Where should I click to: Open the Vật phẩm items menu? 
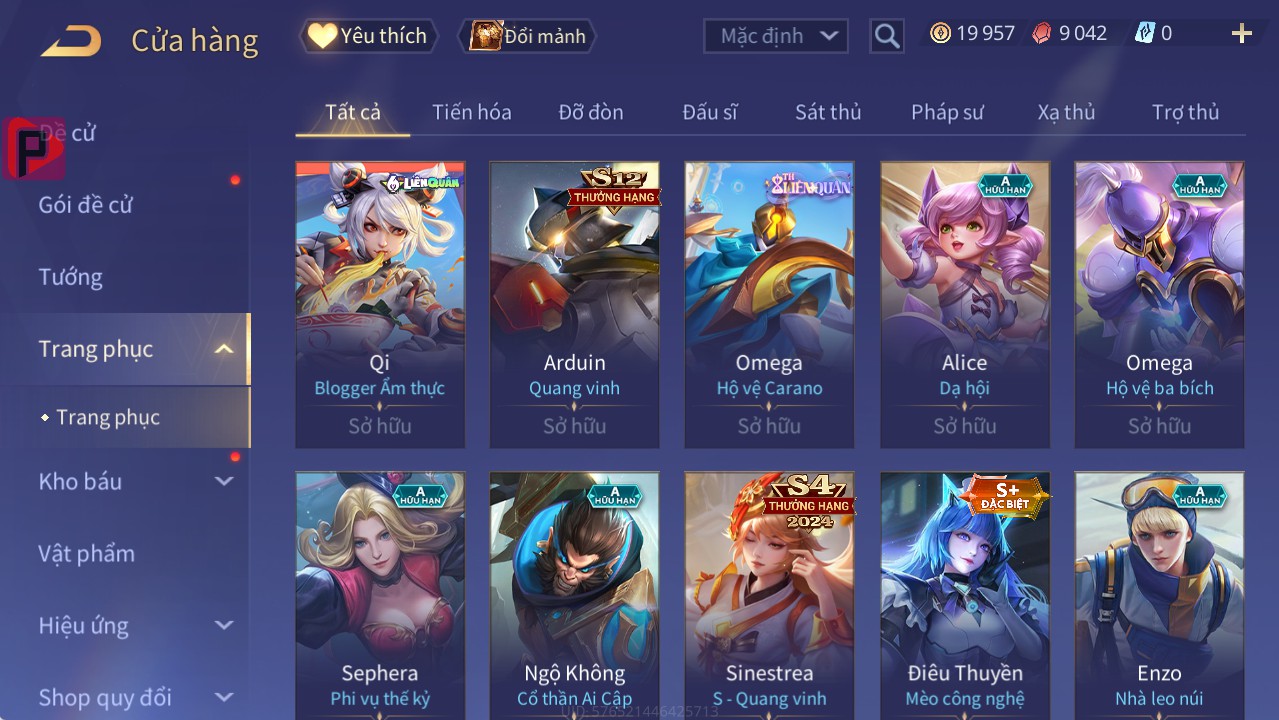87,553
